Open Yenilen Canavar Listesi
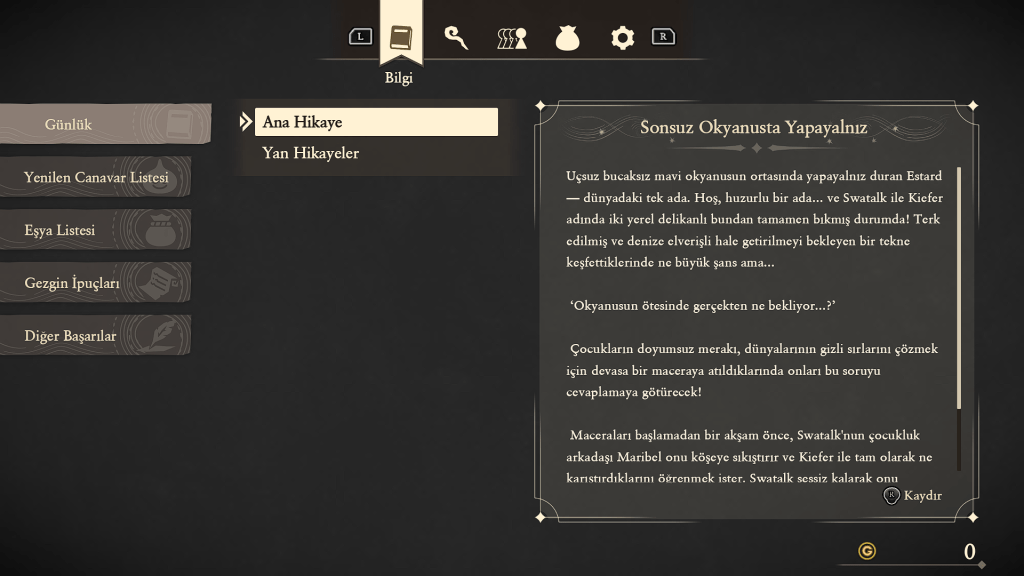This screenshot has width=1024, height=576. 96,177
